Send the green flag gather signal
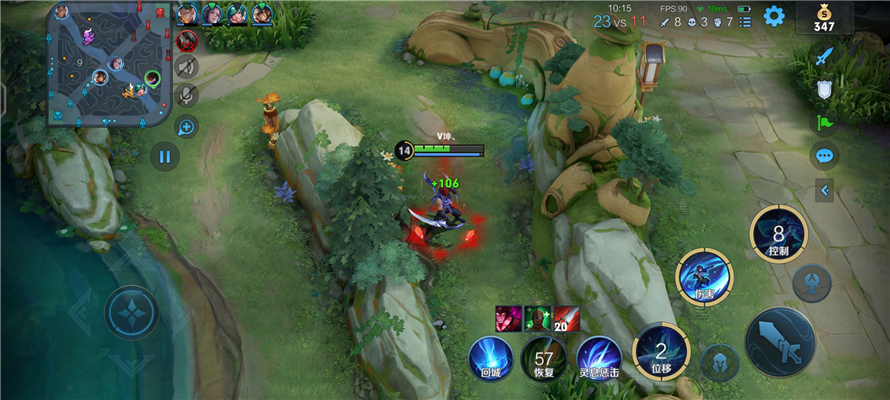This screenshot has height=400, width=890. click(x=824, y=122)
